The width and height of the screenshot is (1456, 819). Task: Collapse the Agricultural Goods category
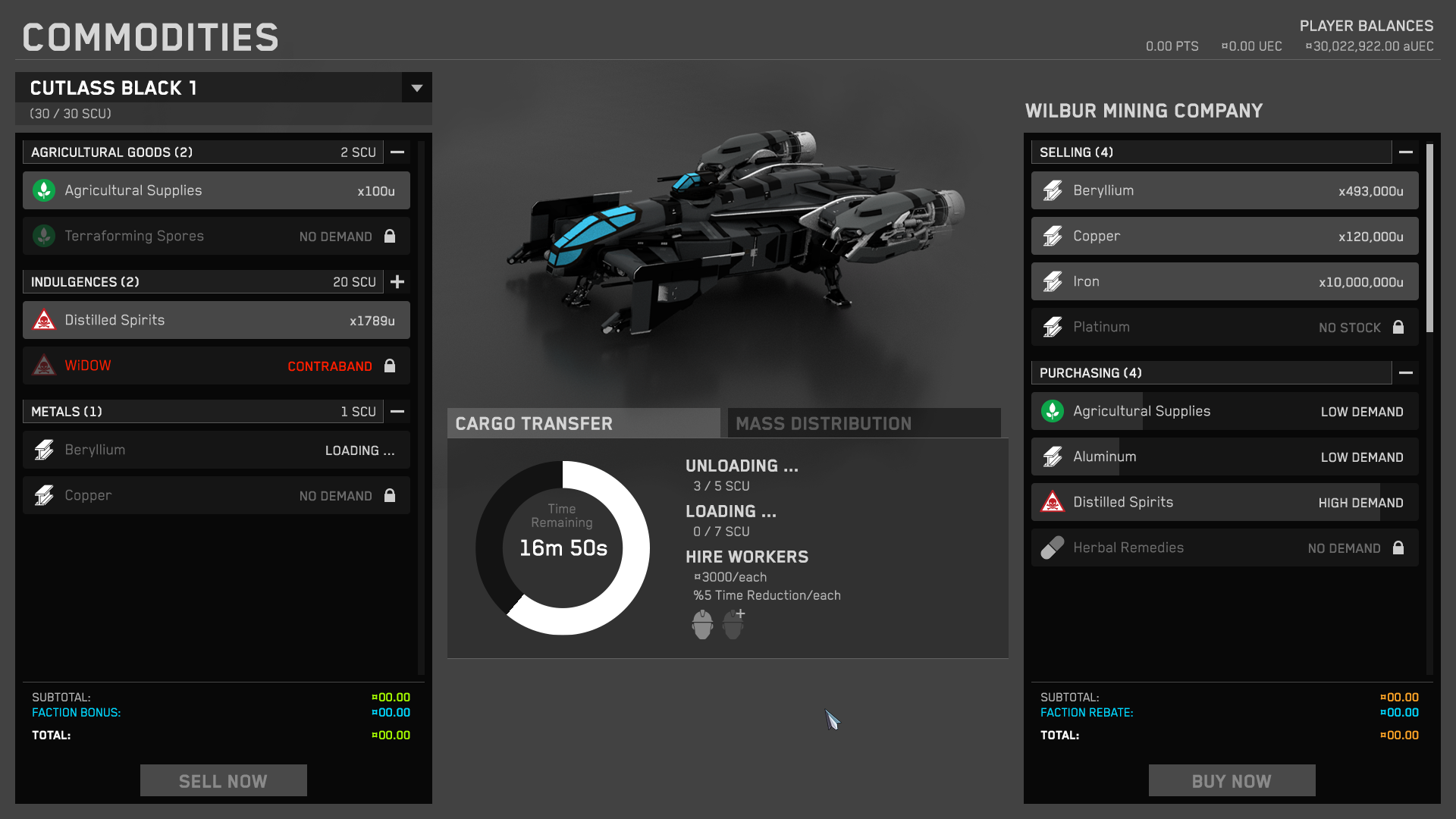[397, 152]
